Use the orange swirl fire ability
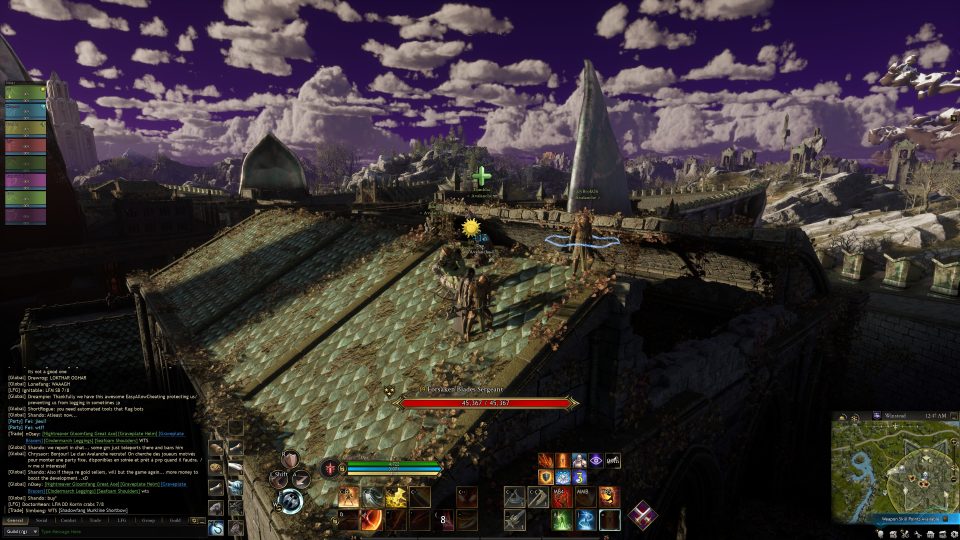 [x=372, y=520]
